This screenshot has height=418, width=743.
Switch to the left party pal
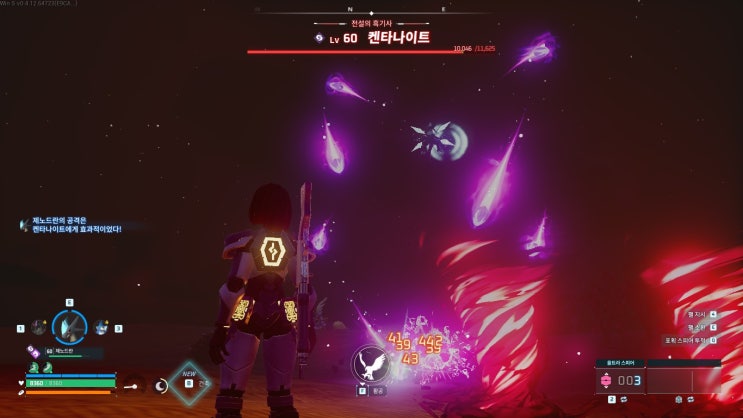pos(39,327)
